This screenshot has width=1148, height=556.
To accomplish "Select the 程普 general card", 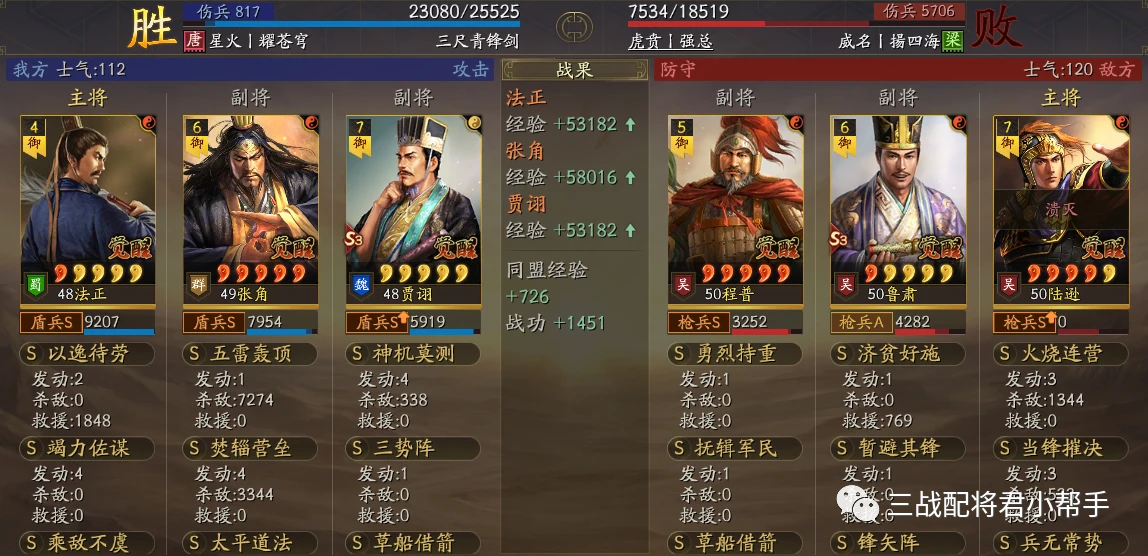I will 735,210.
